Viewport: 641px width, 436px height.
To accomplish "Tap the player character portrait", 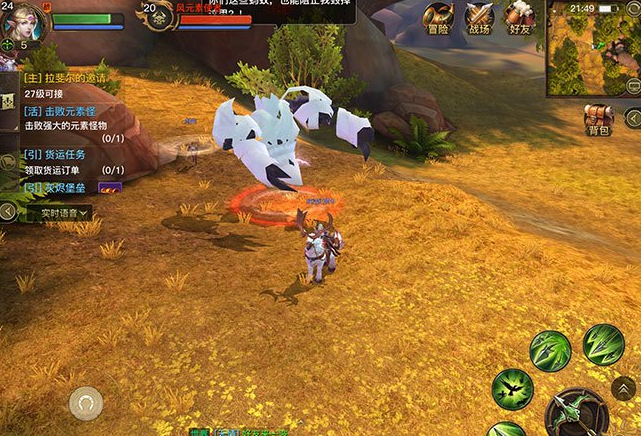I will pyautogui.click(x=23, y=21).
